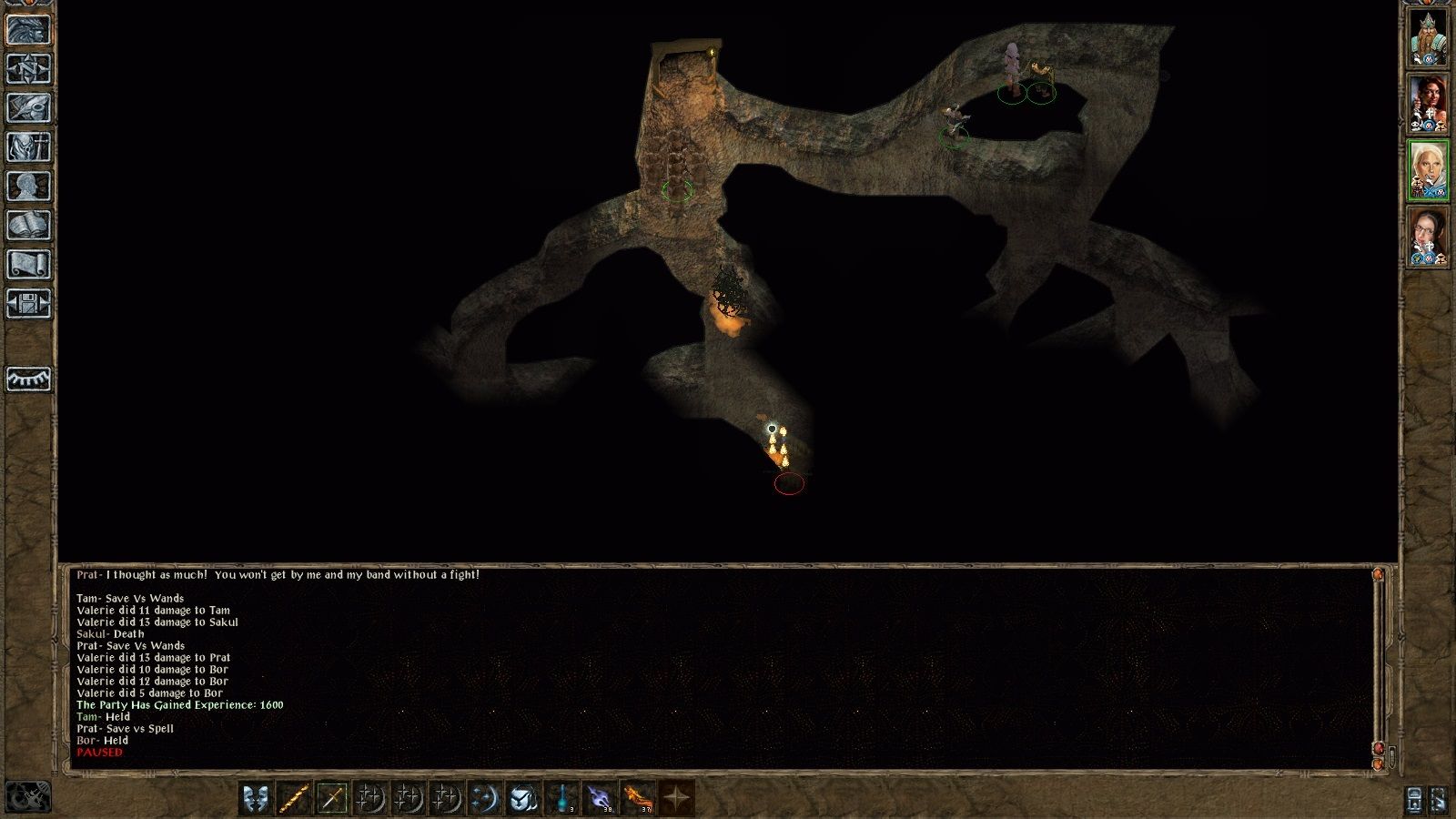Open special abilities star button
This screenshot has height=819, width=1456.
pos(676,798)
